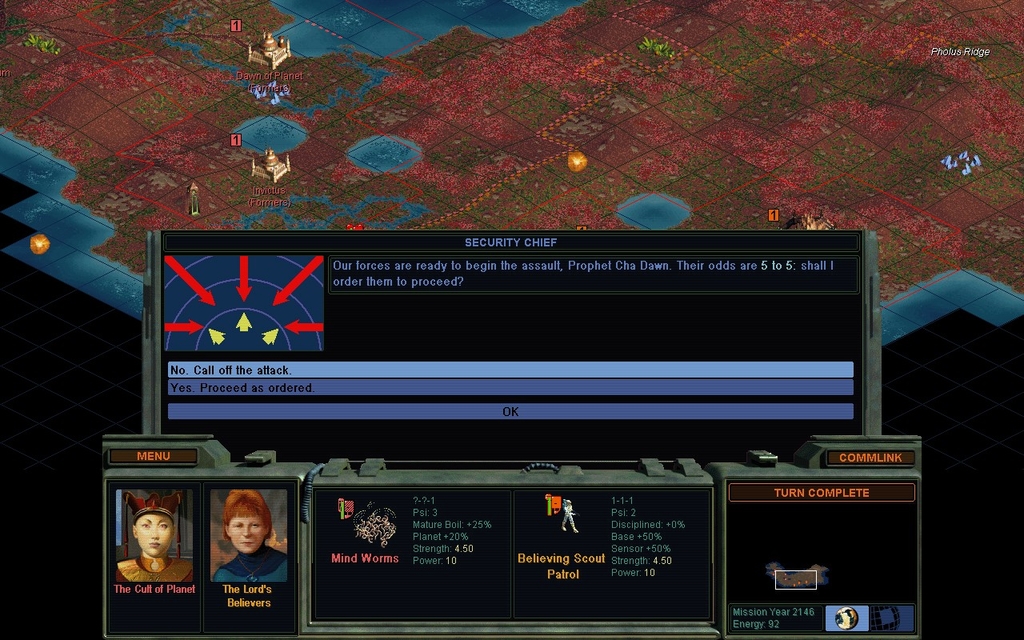Click the TURN COMPLETE button
1024x640 pixels.
coord(821,493)
